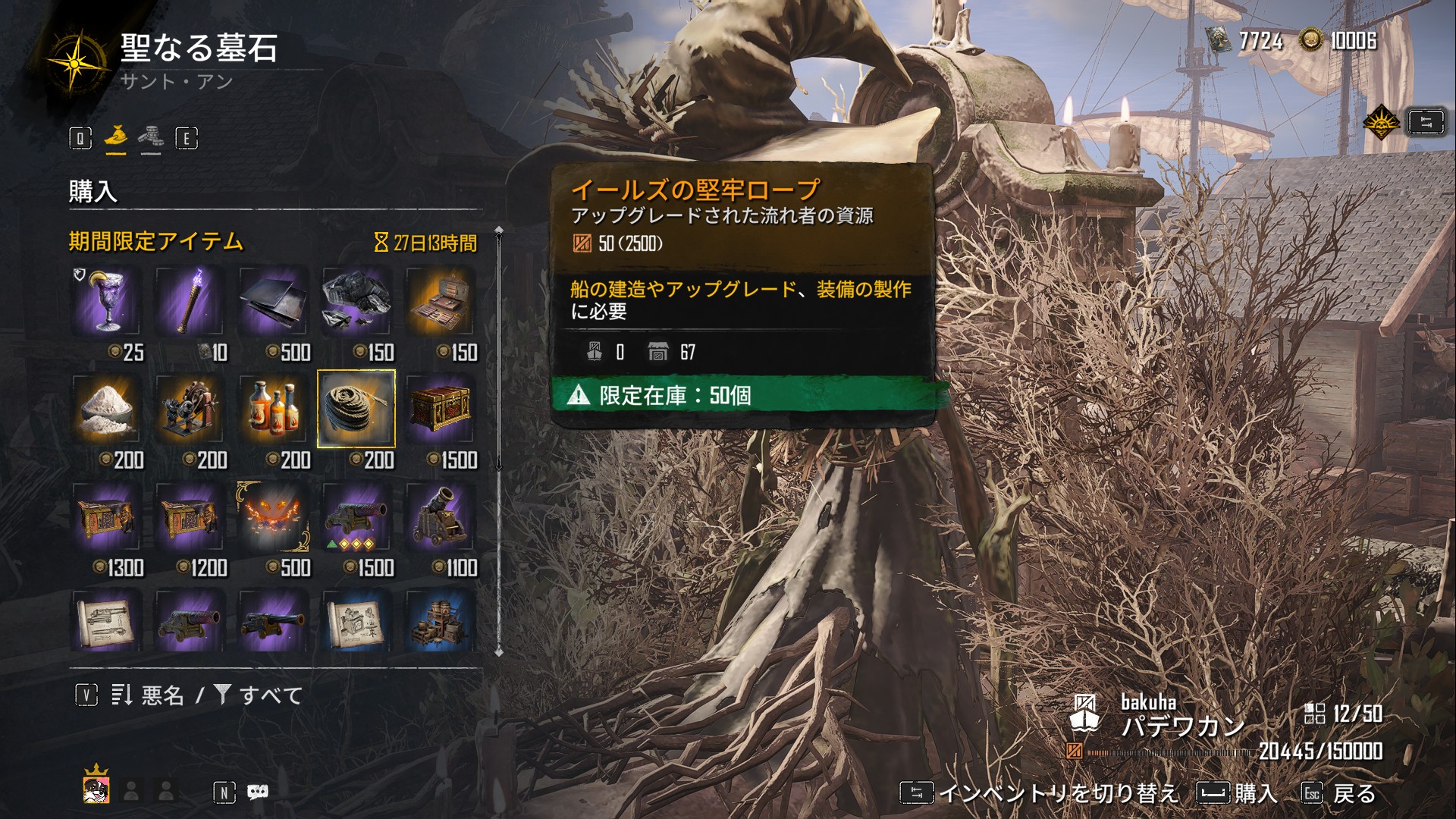Image resolution: width=1456 pixels, height=819 pixels.
Task: Choose the red treasure chest for 1500
Action: (x=440, y=409)
